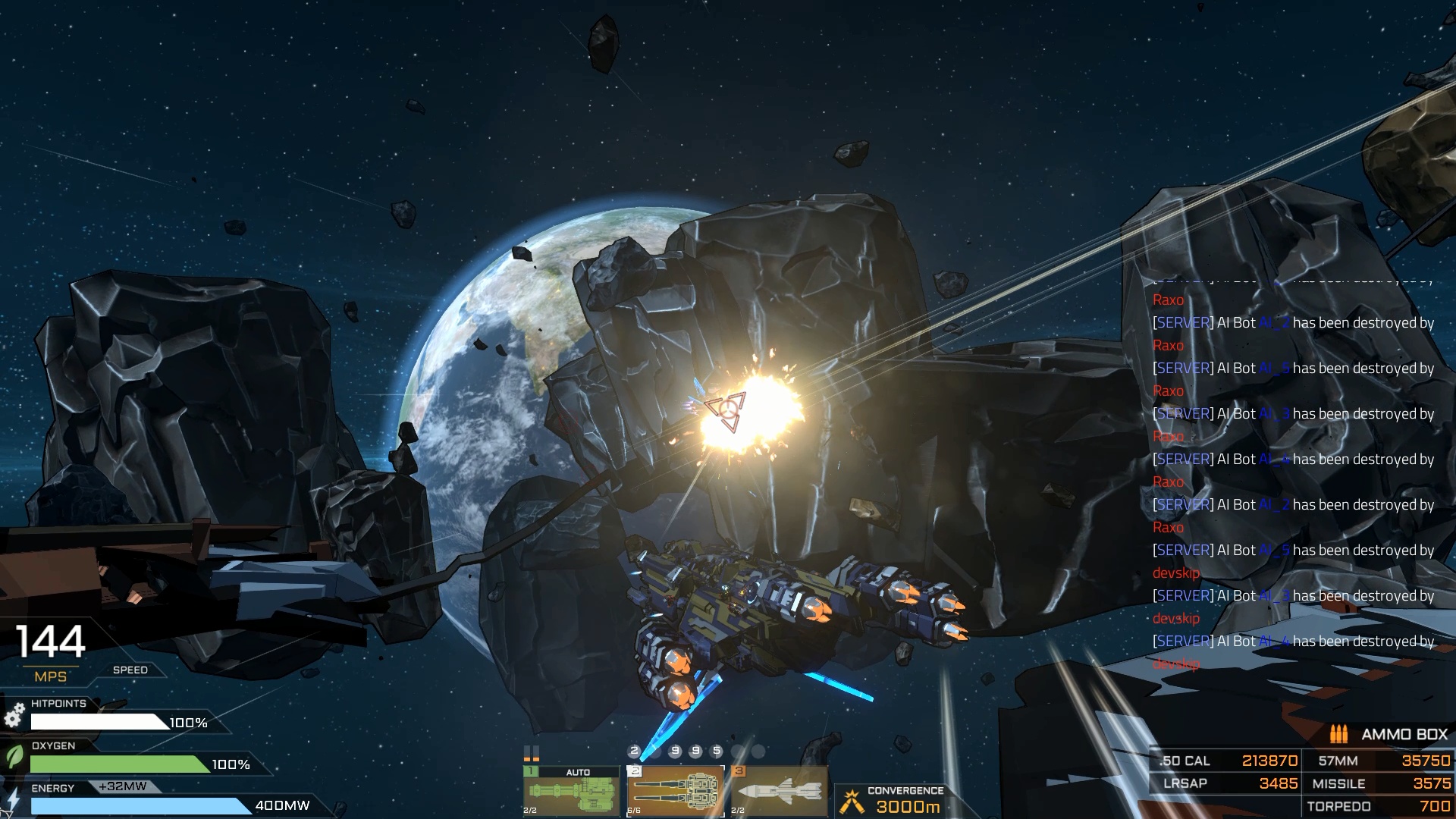The height and width of the screenshot is (819, 1456).
Task: Switch to the missile weapon group
Action: (x=779, y=791)
